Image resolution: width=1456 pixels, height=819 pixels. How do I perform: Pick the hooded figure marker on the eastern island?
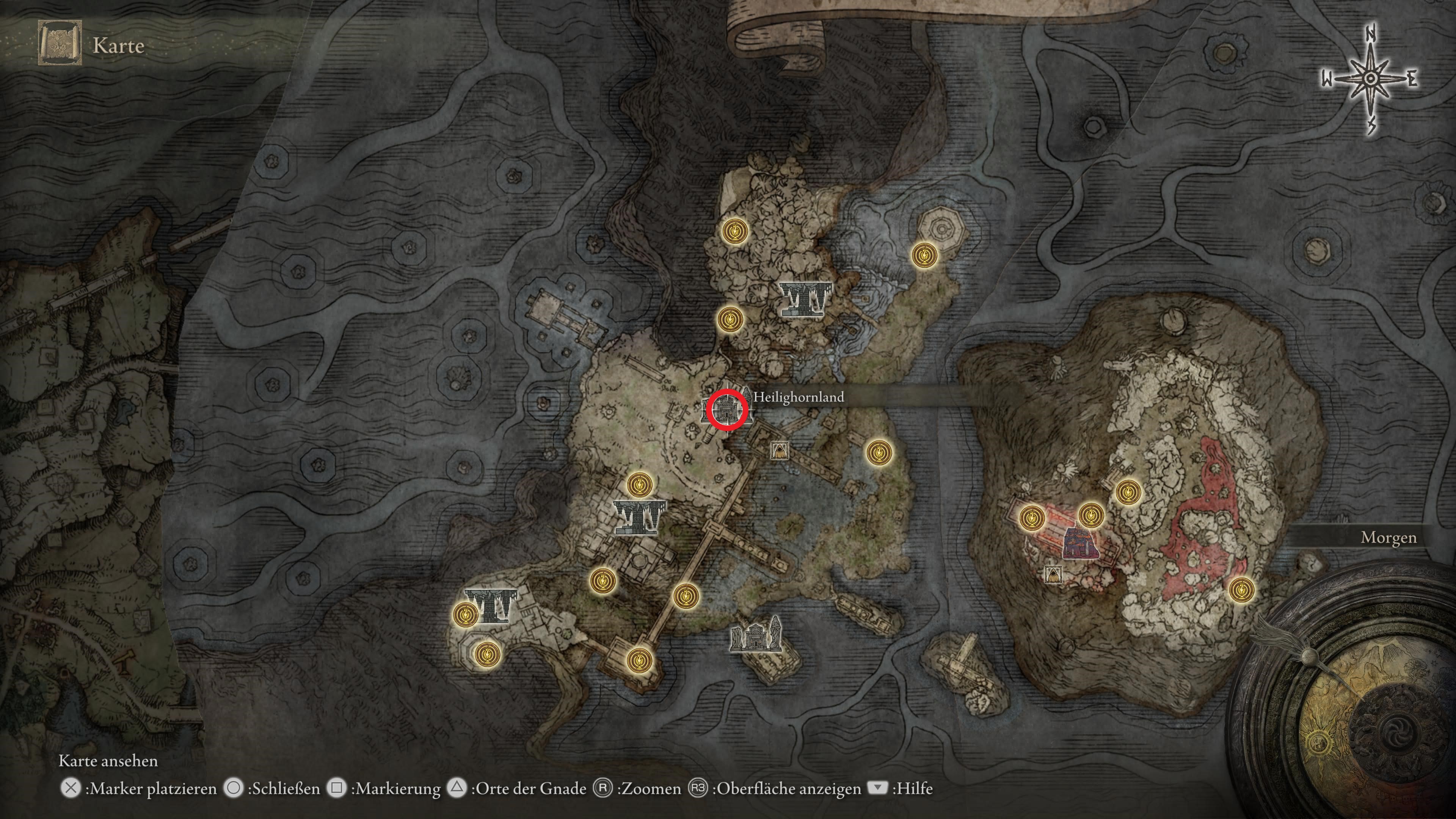1052,574
